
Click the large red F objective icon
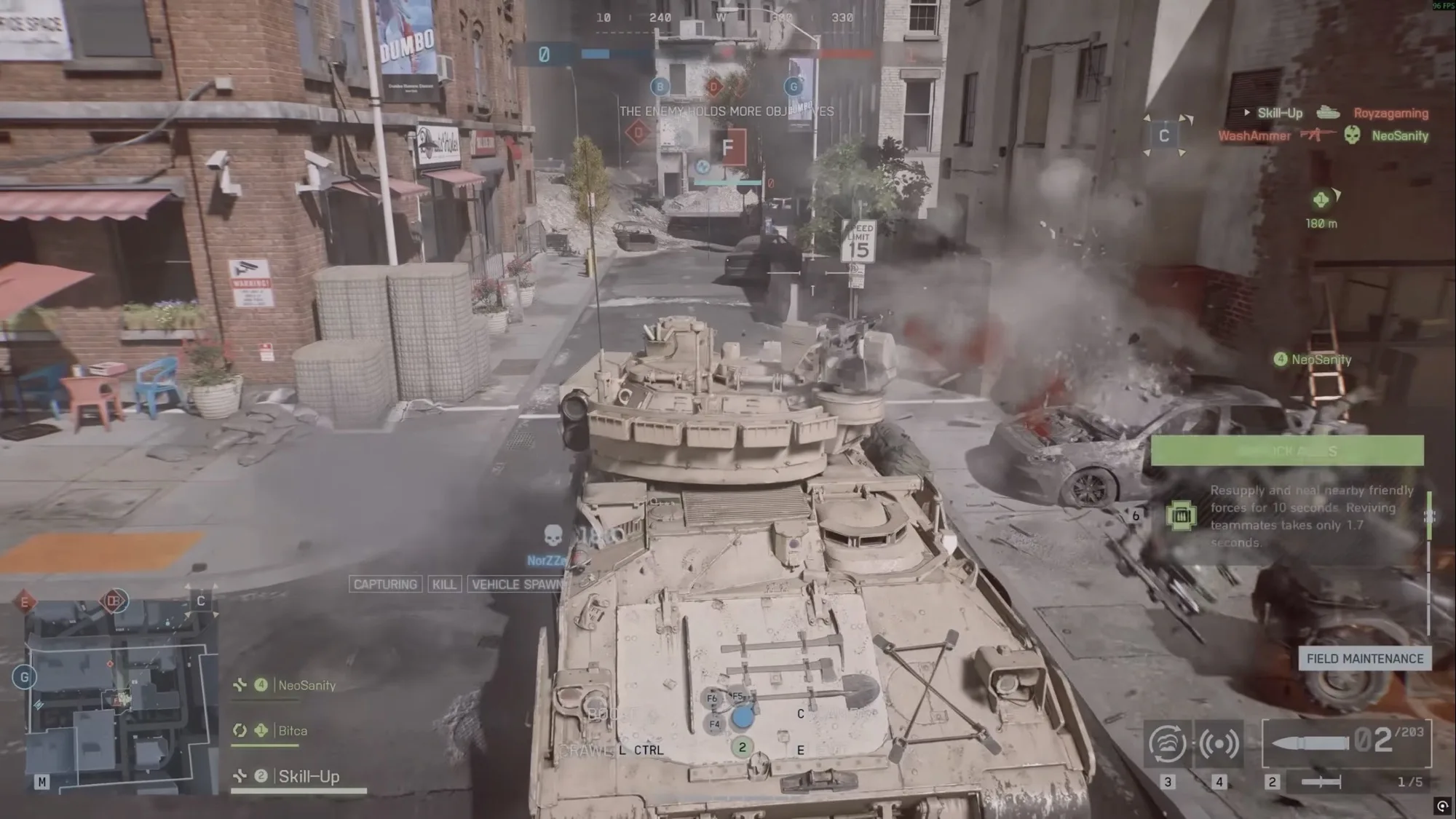727,148
